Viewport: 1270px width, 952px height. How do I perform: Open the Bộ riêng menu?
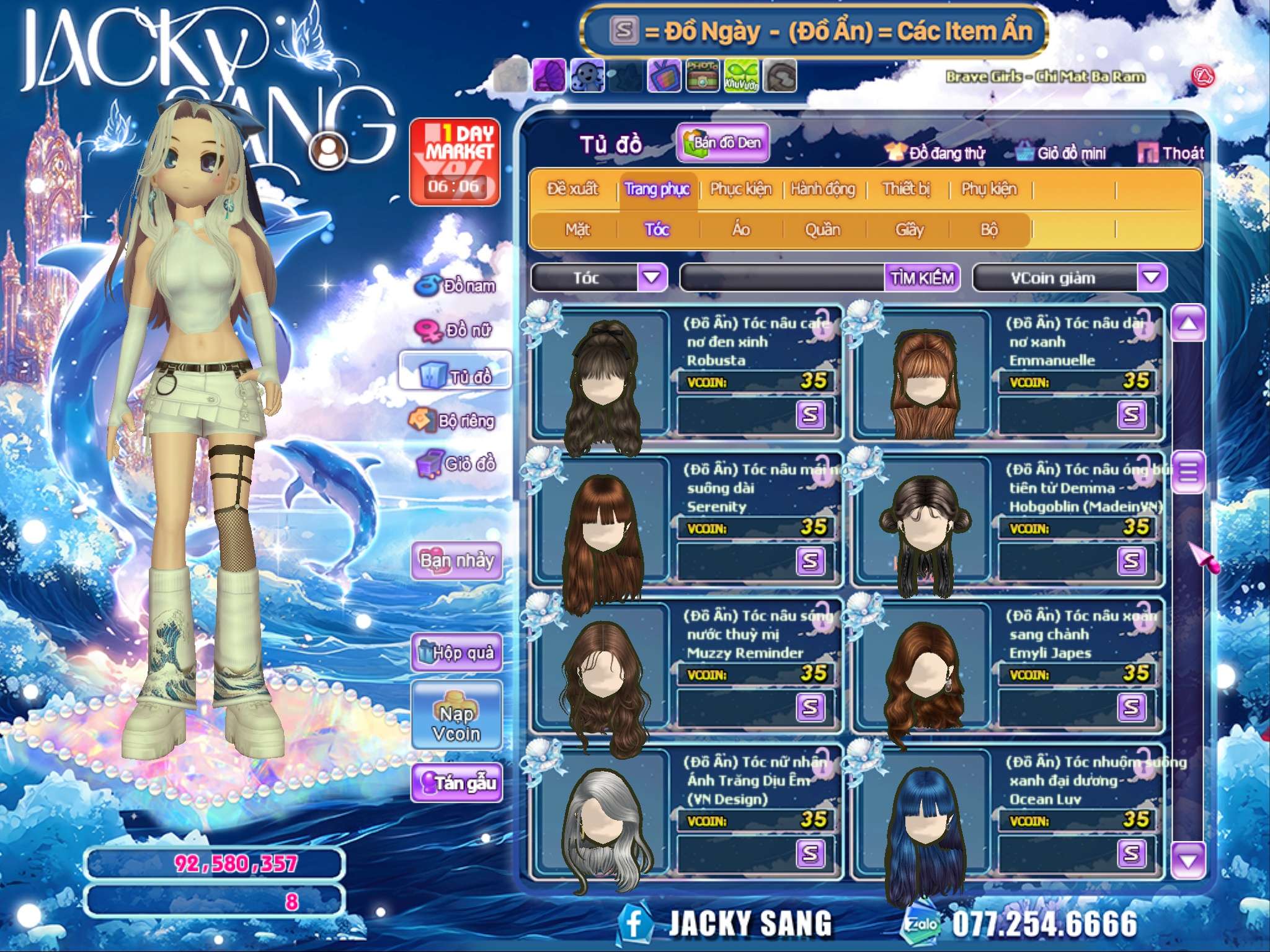click(x=452, y=421)
